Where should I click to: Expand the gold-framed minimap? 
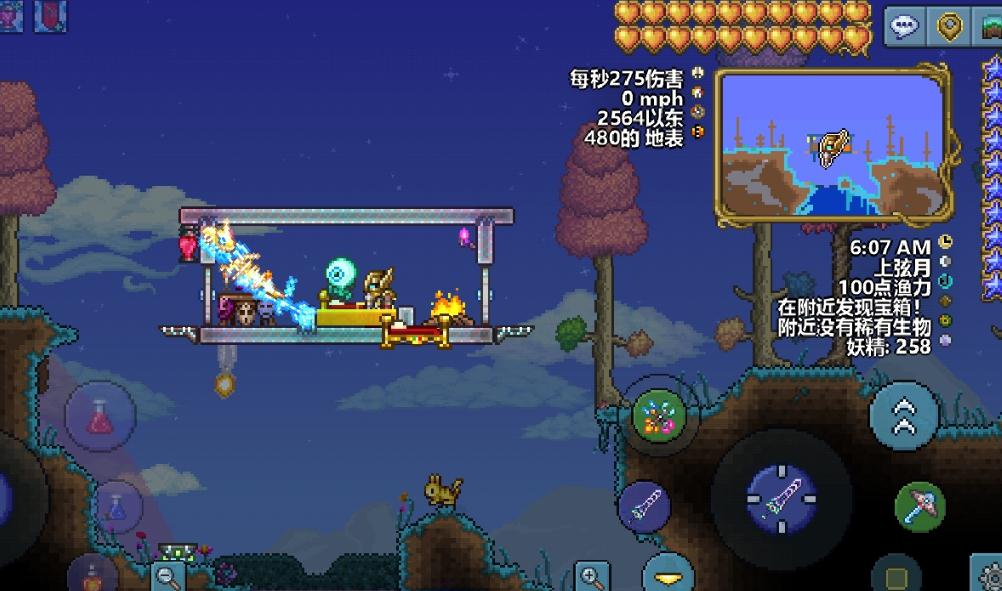pos(831,146)
